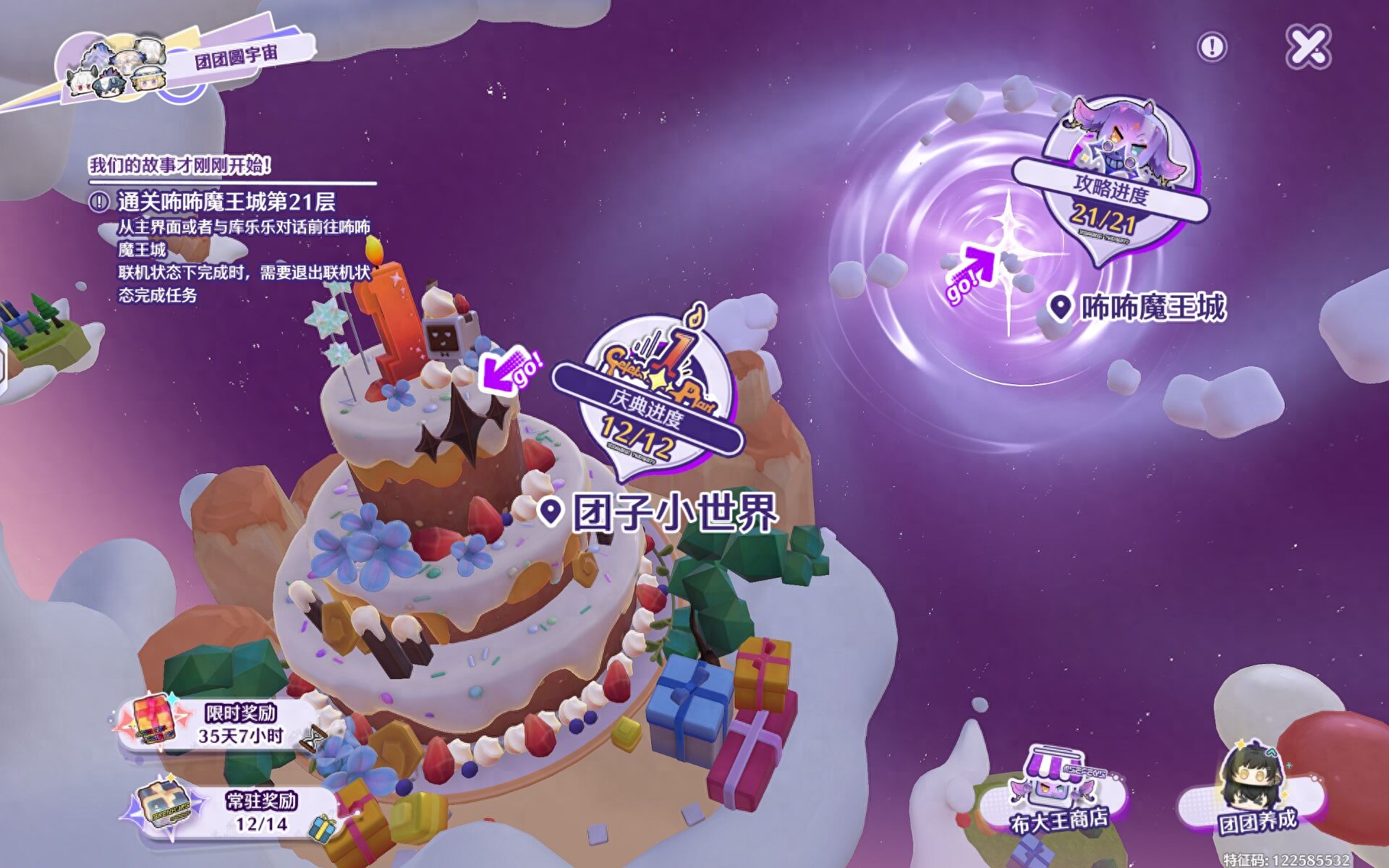Open the 限时奖励 limited-time rewards
The height and width of the screenshot is (868, 1389).
(x=221, y=725)
